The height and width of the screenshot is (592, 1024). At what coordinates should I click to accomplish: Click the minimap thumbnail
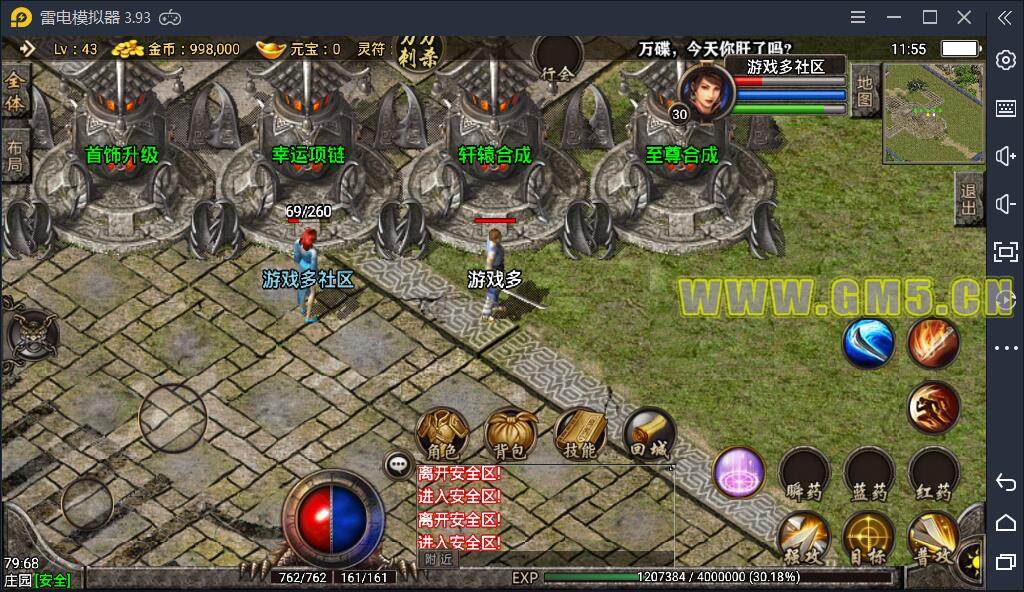tap(934, 112)
